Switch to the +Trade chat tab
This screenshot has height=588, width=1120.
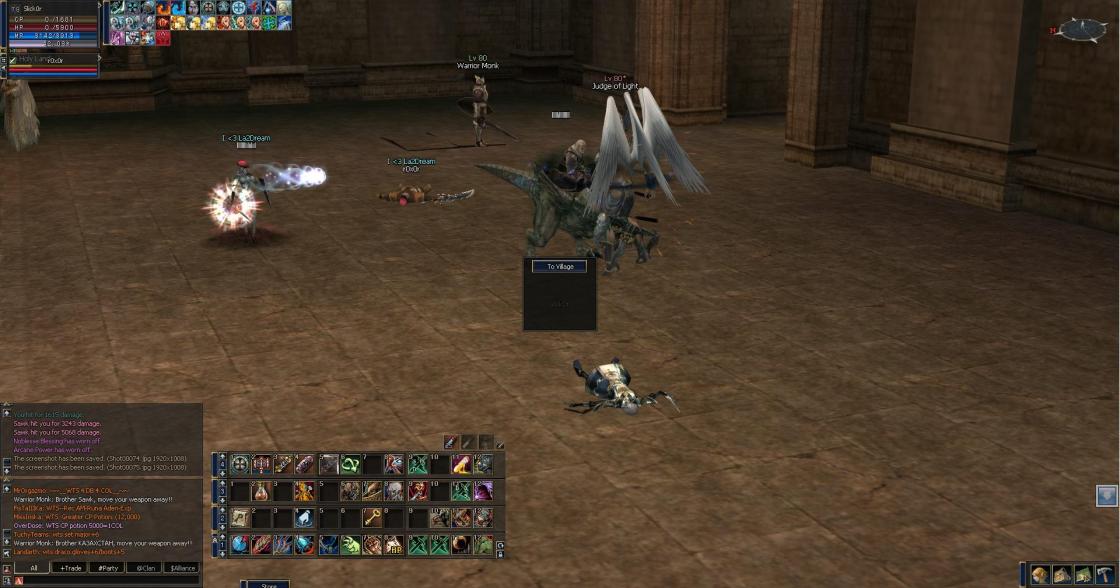71,567
